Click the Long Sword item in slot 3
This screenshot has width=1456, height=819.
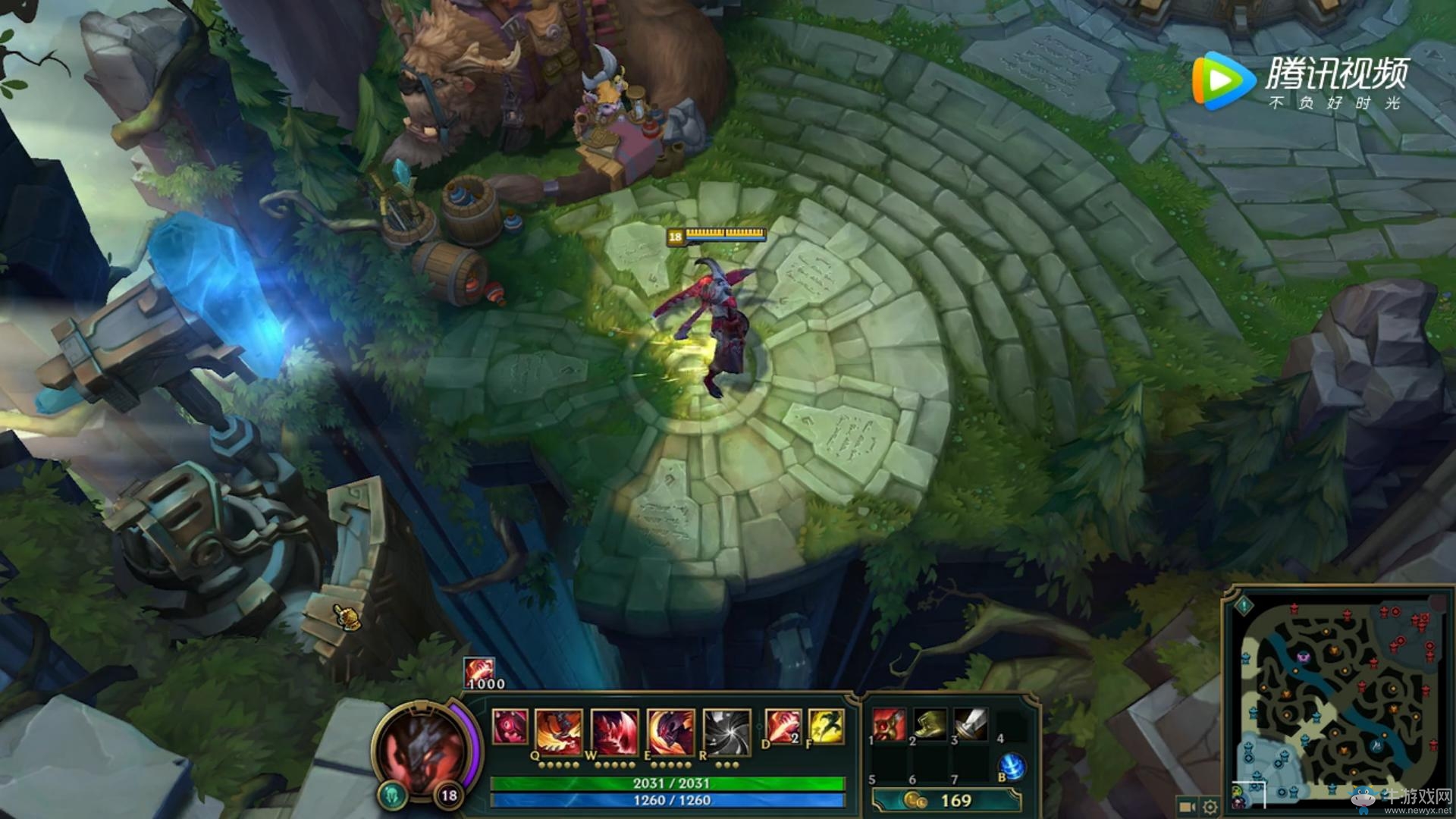pos(971,723)
